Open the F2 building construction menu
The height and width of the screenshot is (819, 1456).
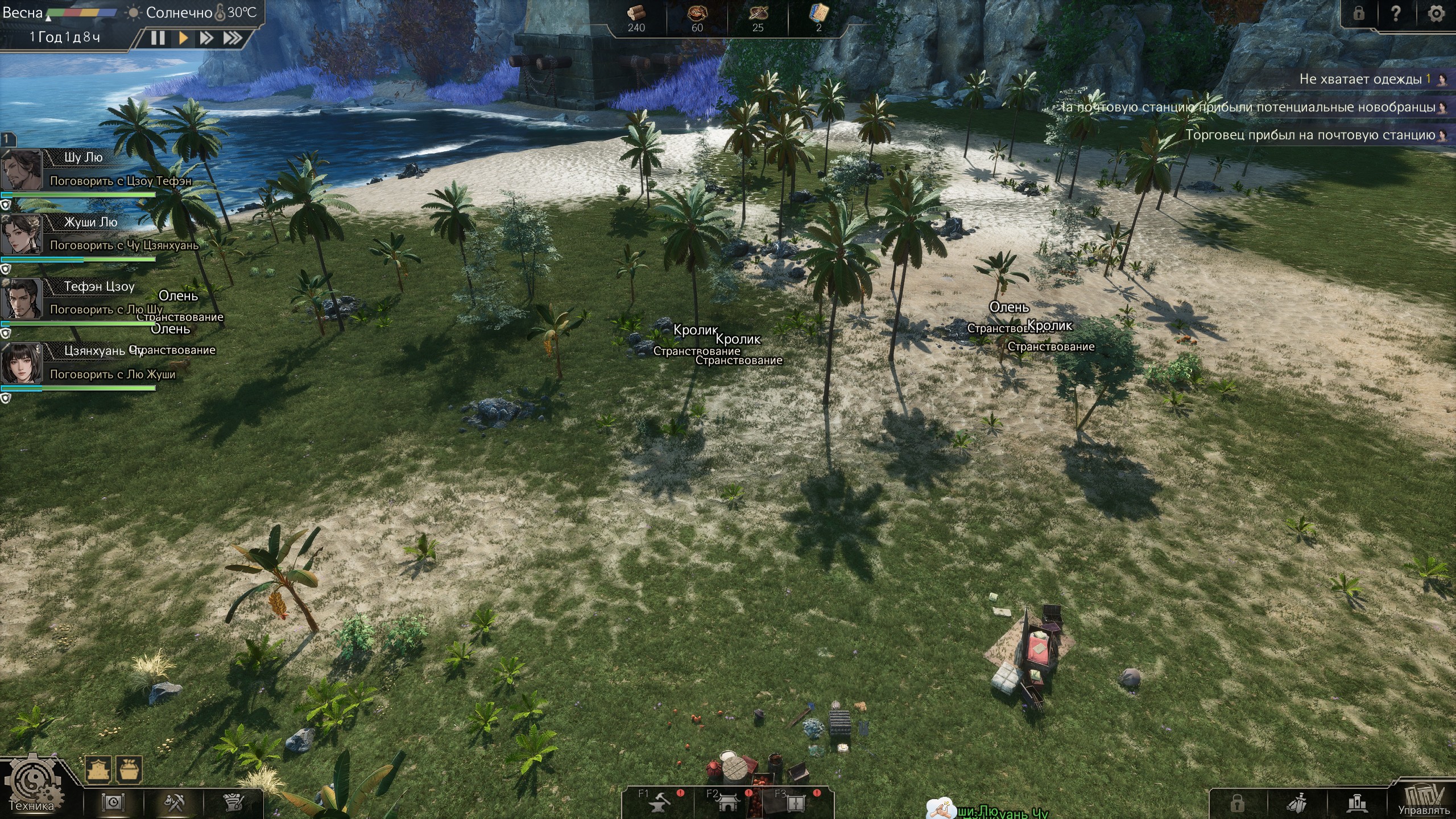(x=727, y=803)
